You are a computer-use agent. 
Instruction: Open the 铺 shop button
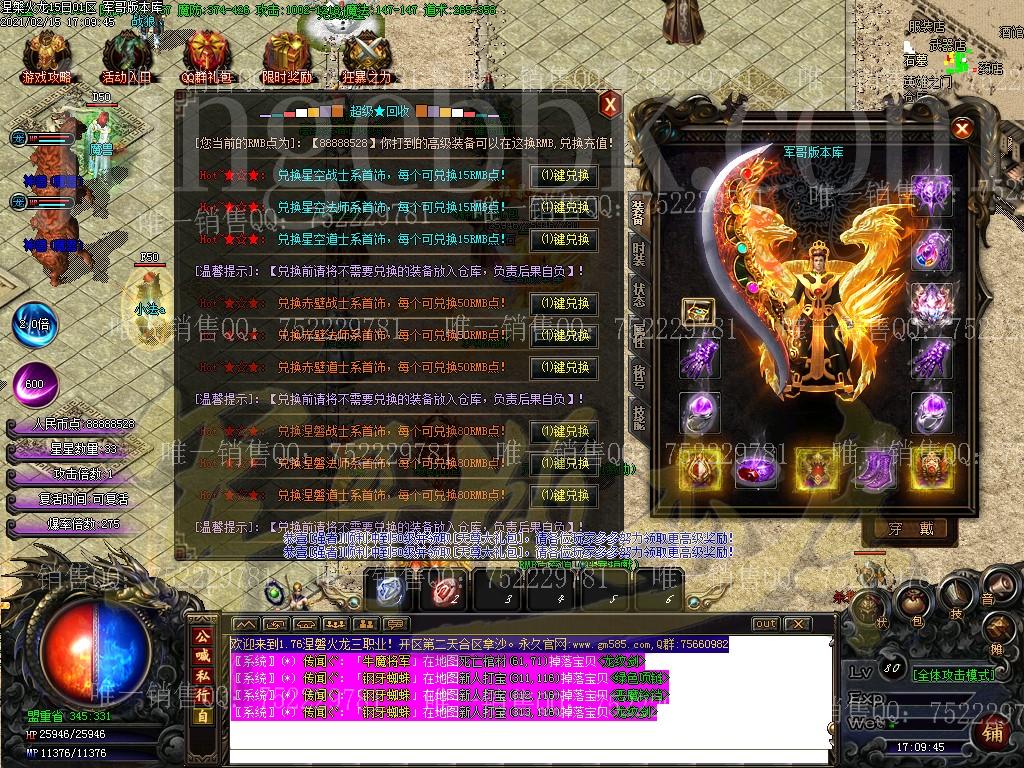[x=993, y=733]
